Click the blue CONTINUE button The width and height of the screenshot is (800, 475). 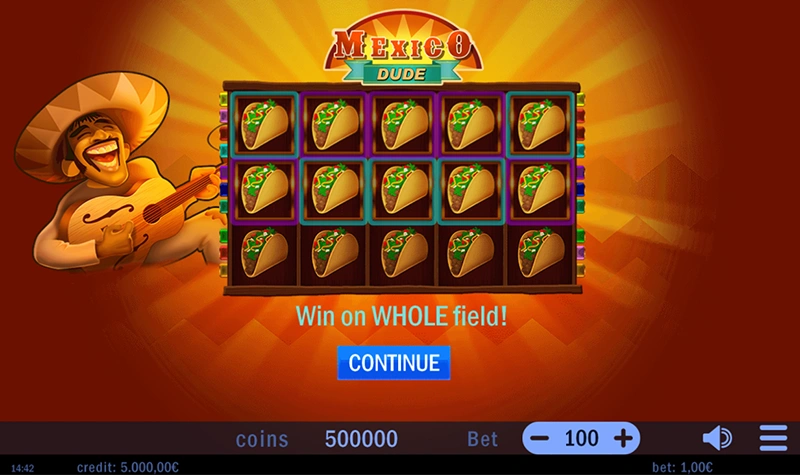click(x=394, y=362)
